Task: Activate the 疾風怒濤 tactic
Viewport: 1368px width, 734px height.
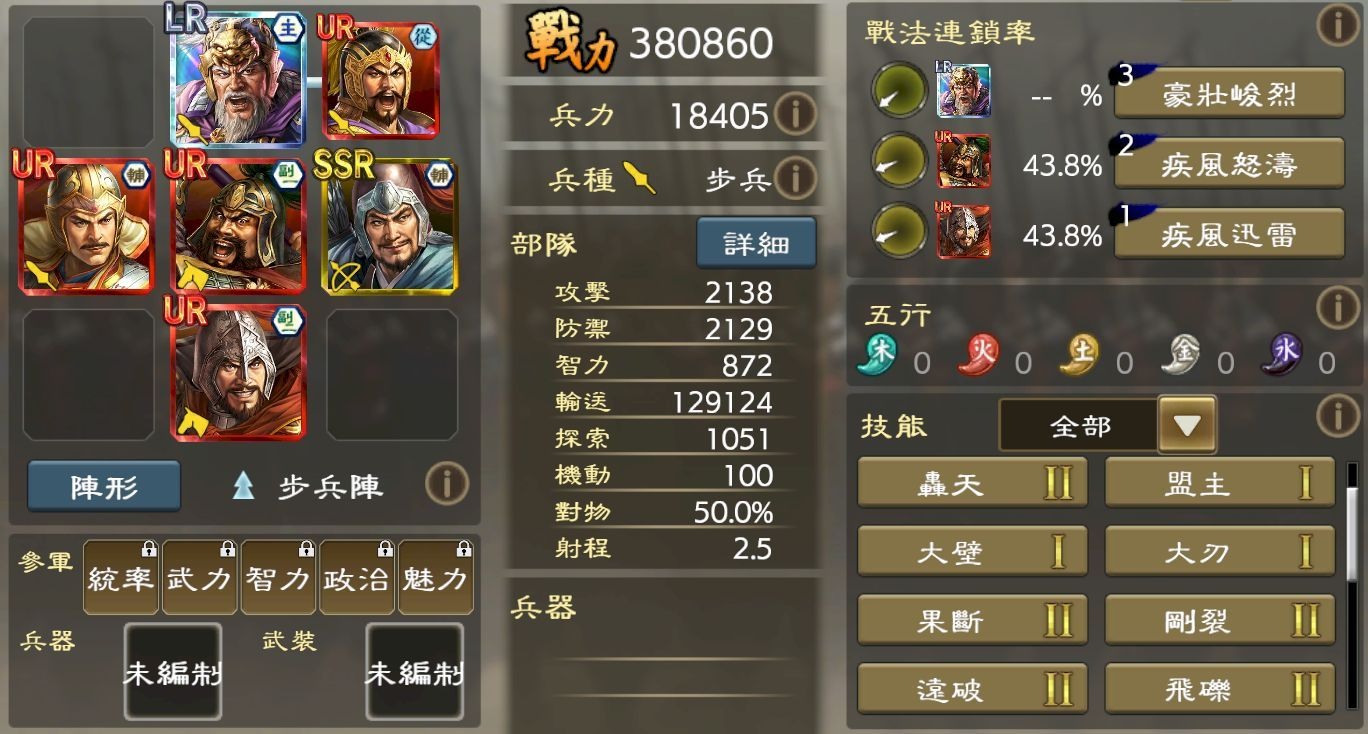Action: (1228, 164)
